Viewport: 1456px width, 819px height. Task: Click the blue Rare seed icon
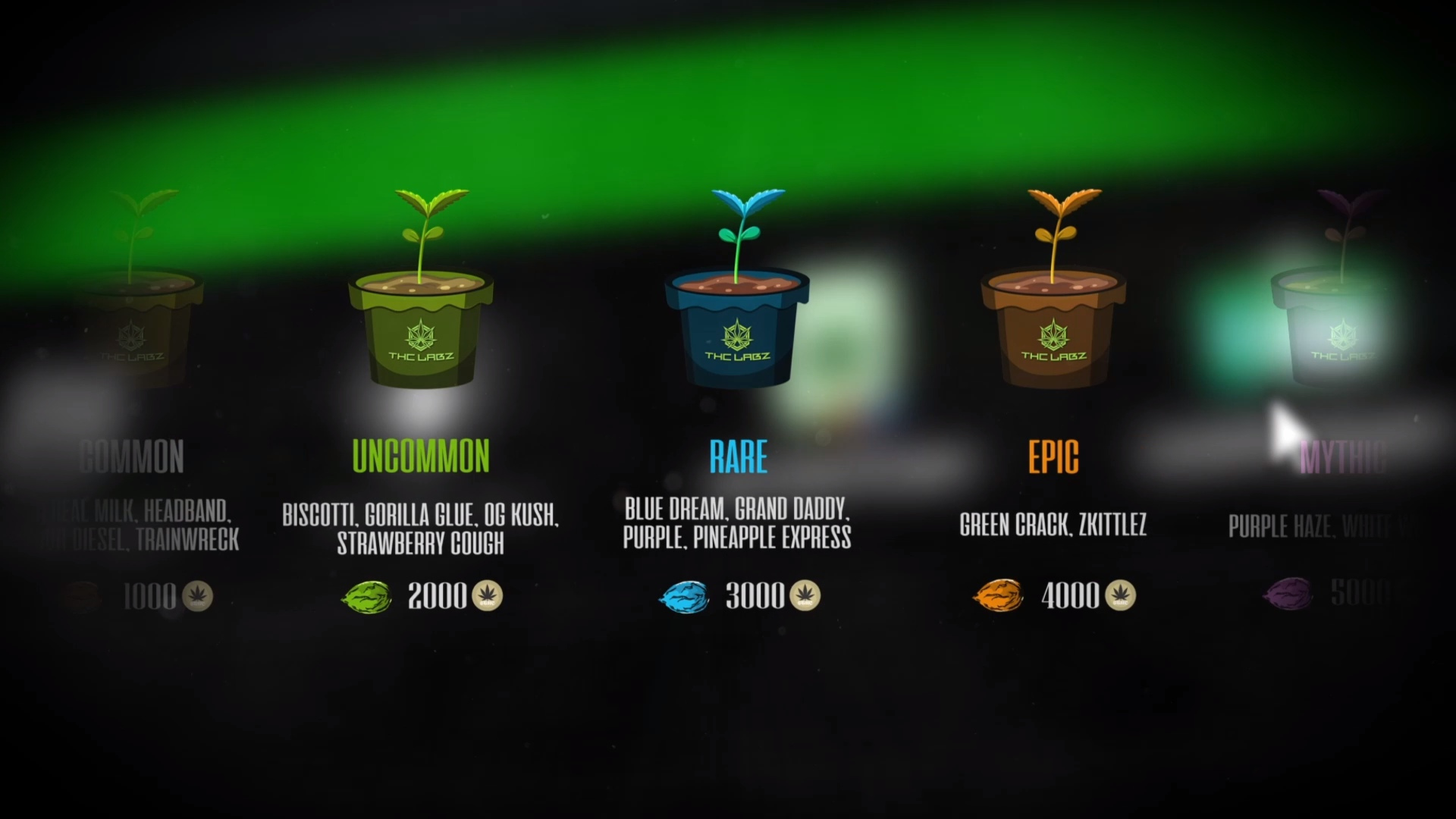pyautogui.click(x=684, y=597)
